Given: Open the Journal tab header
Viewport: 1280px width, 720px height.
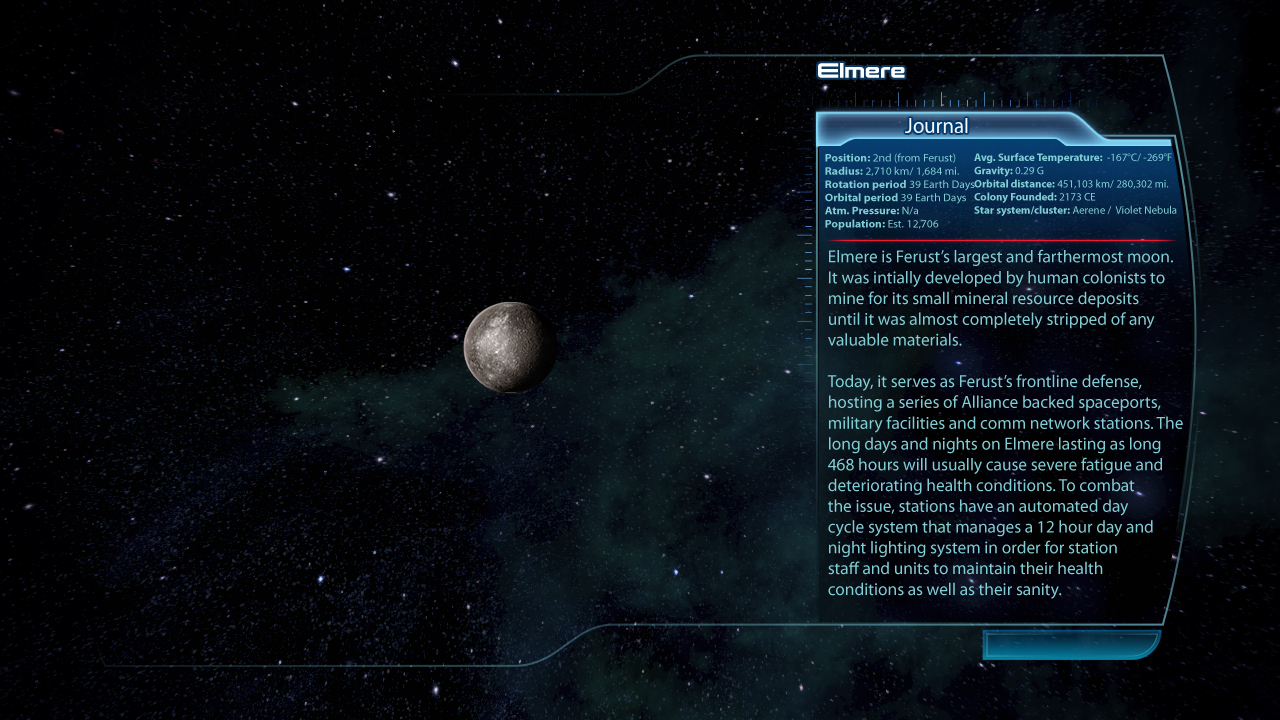Looking at the screenshot, I should pyautogui.click(x=937, y=127).
